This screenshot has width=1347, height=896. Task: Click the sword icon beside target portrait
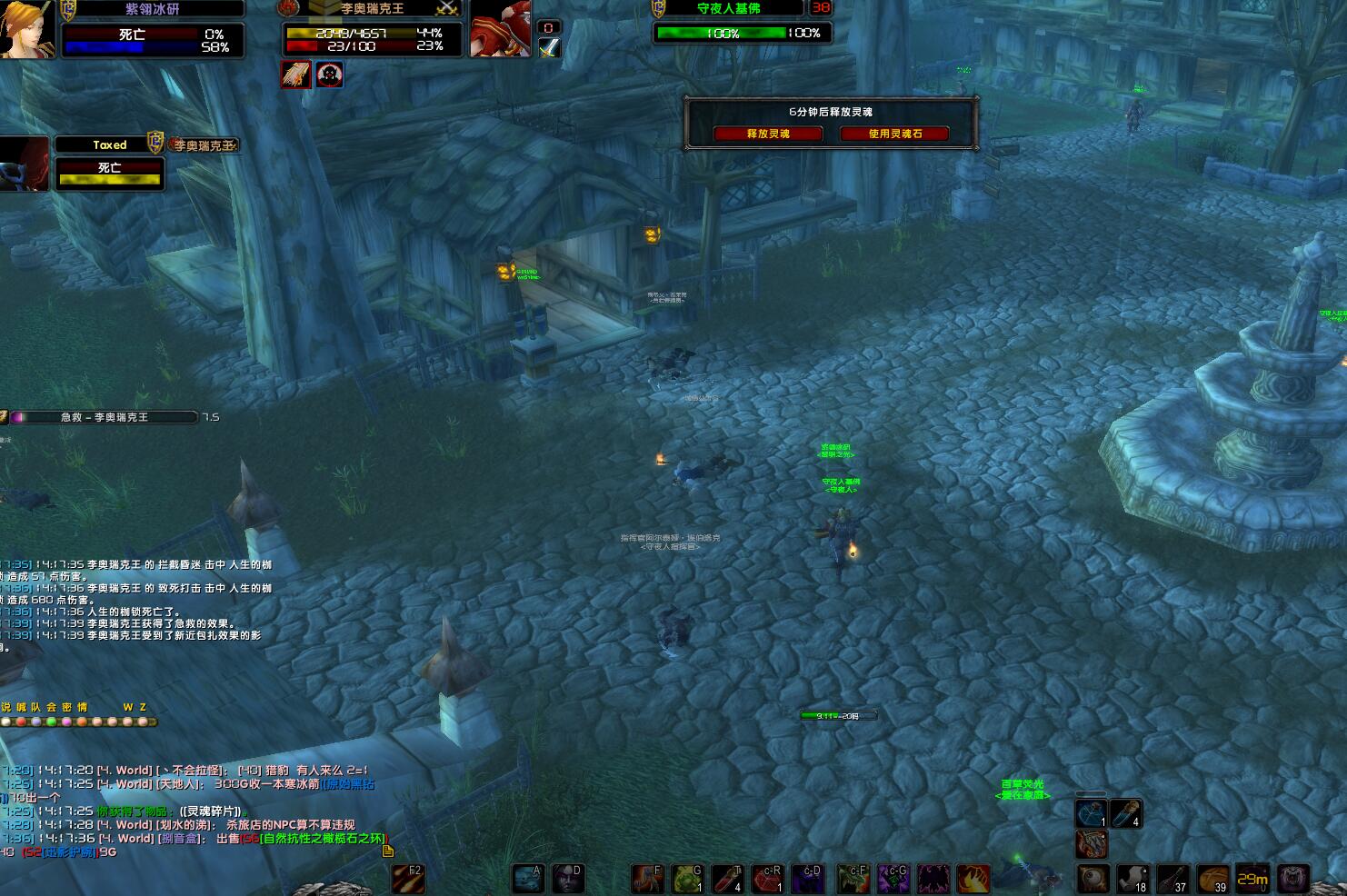pyautogui.click(x=549, y=48)
